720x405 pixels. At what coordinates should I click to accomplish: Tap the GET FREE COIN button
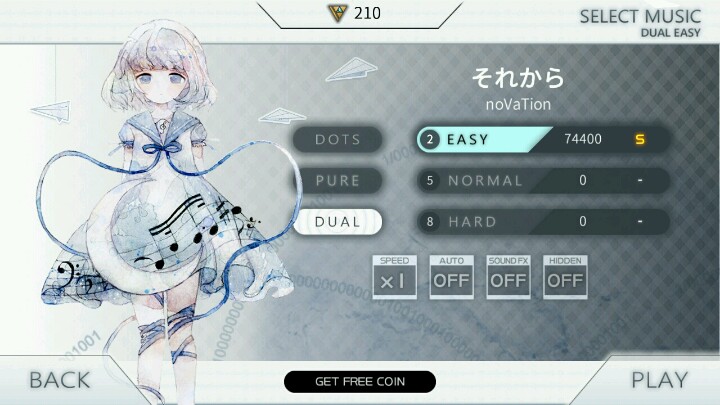pos(360,381)
